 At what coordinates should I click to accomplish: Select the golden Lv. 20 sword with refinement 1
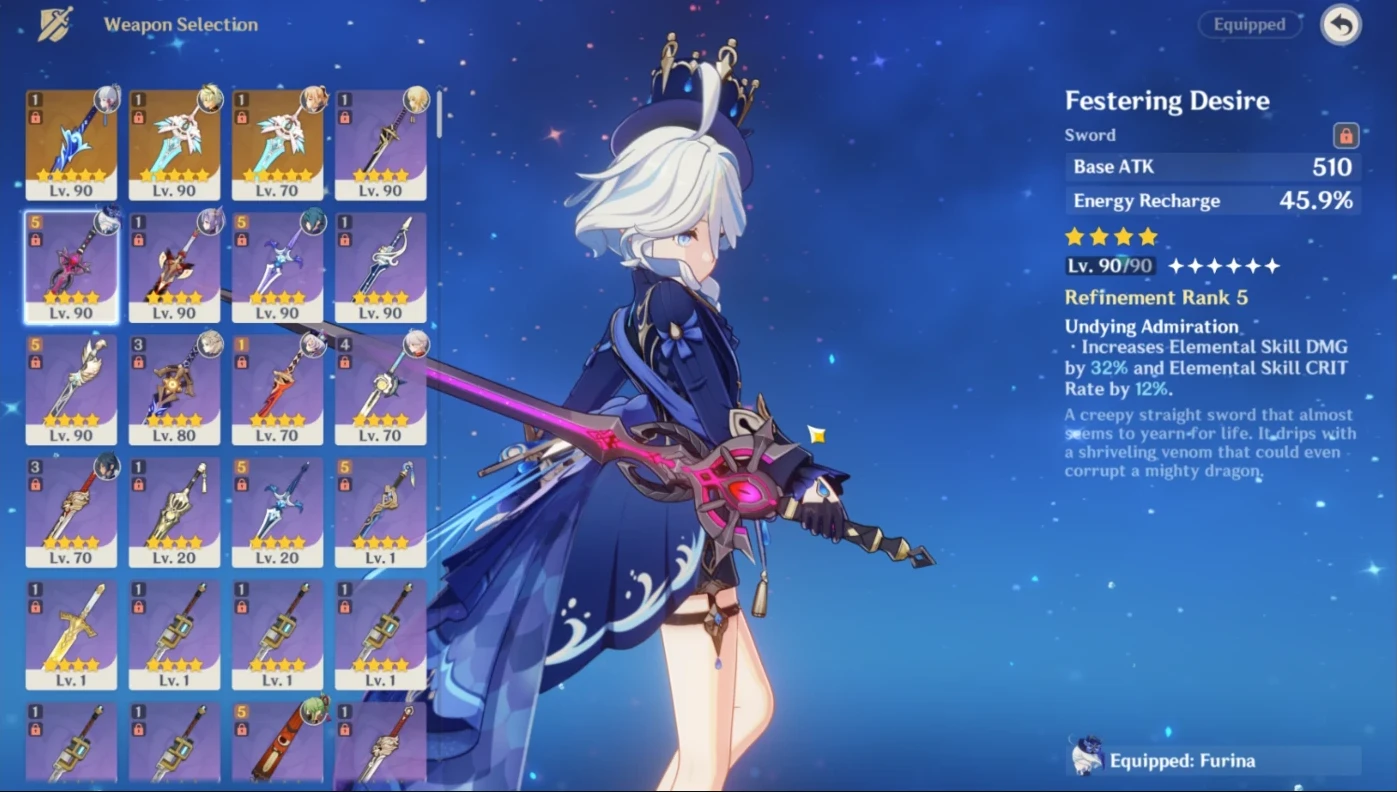click(x=174, y=512)
